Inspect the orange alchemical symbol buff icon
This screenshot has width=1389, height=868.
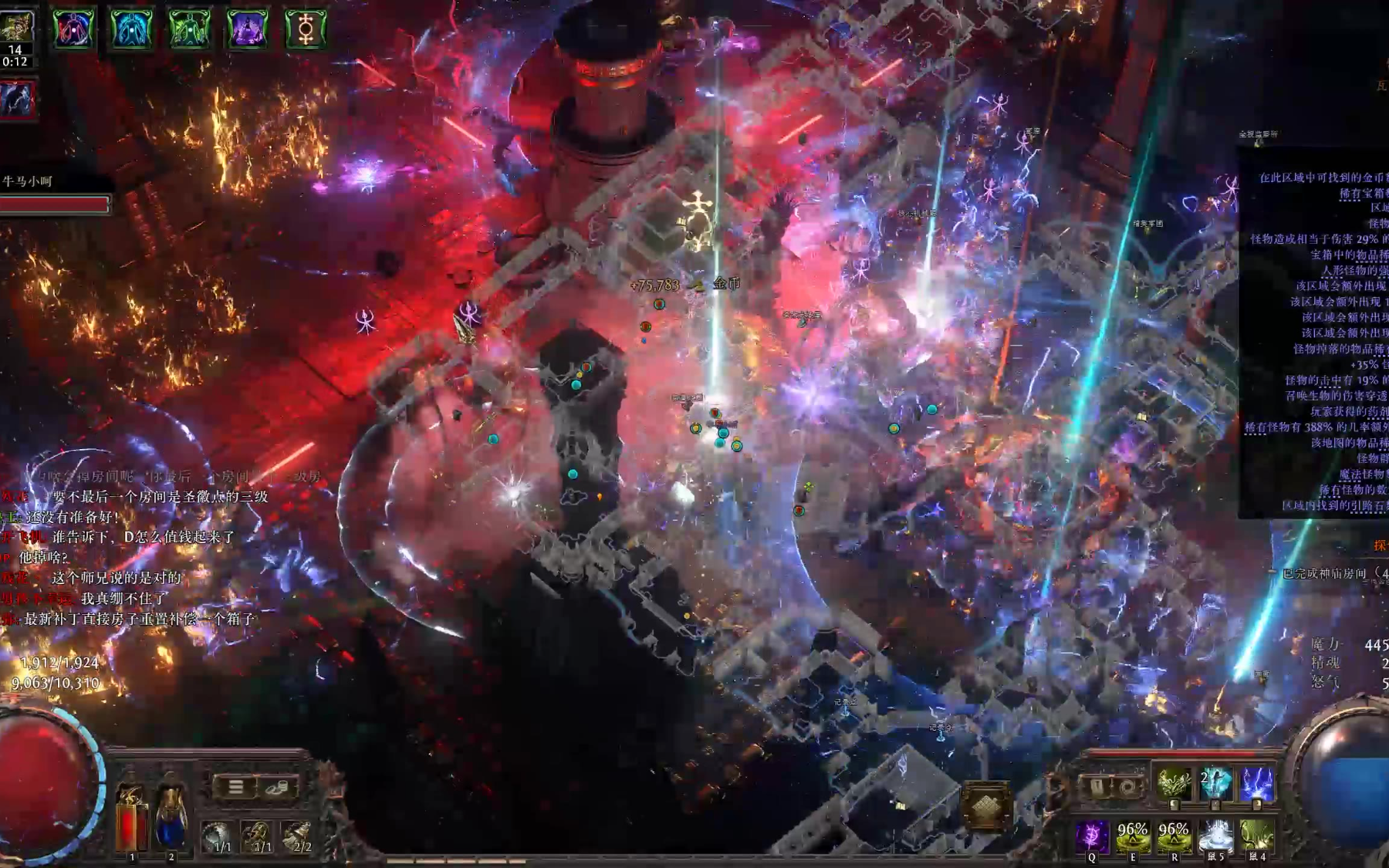pos(306,29)
